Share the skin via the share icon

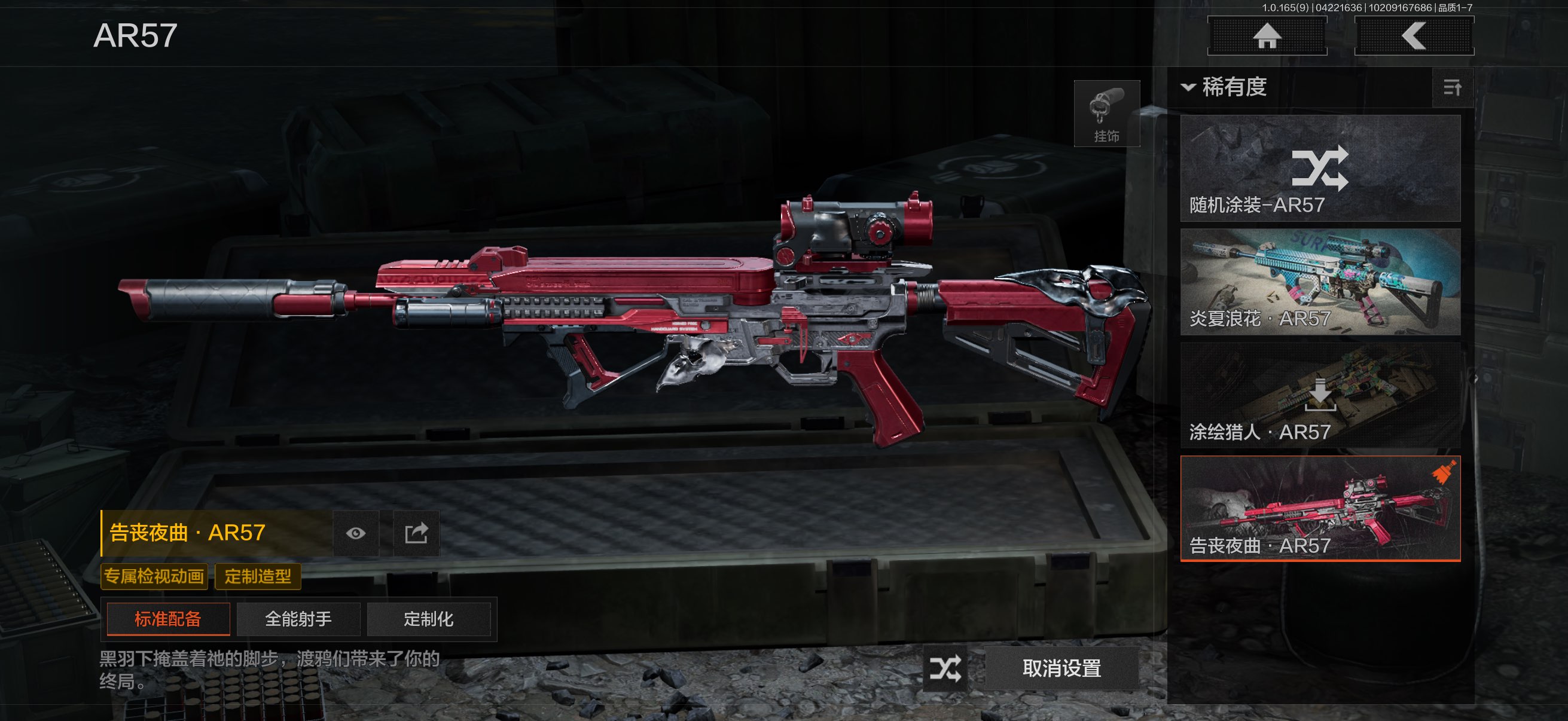pos(416,534)
